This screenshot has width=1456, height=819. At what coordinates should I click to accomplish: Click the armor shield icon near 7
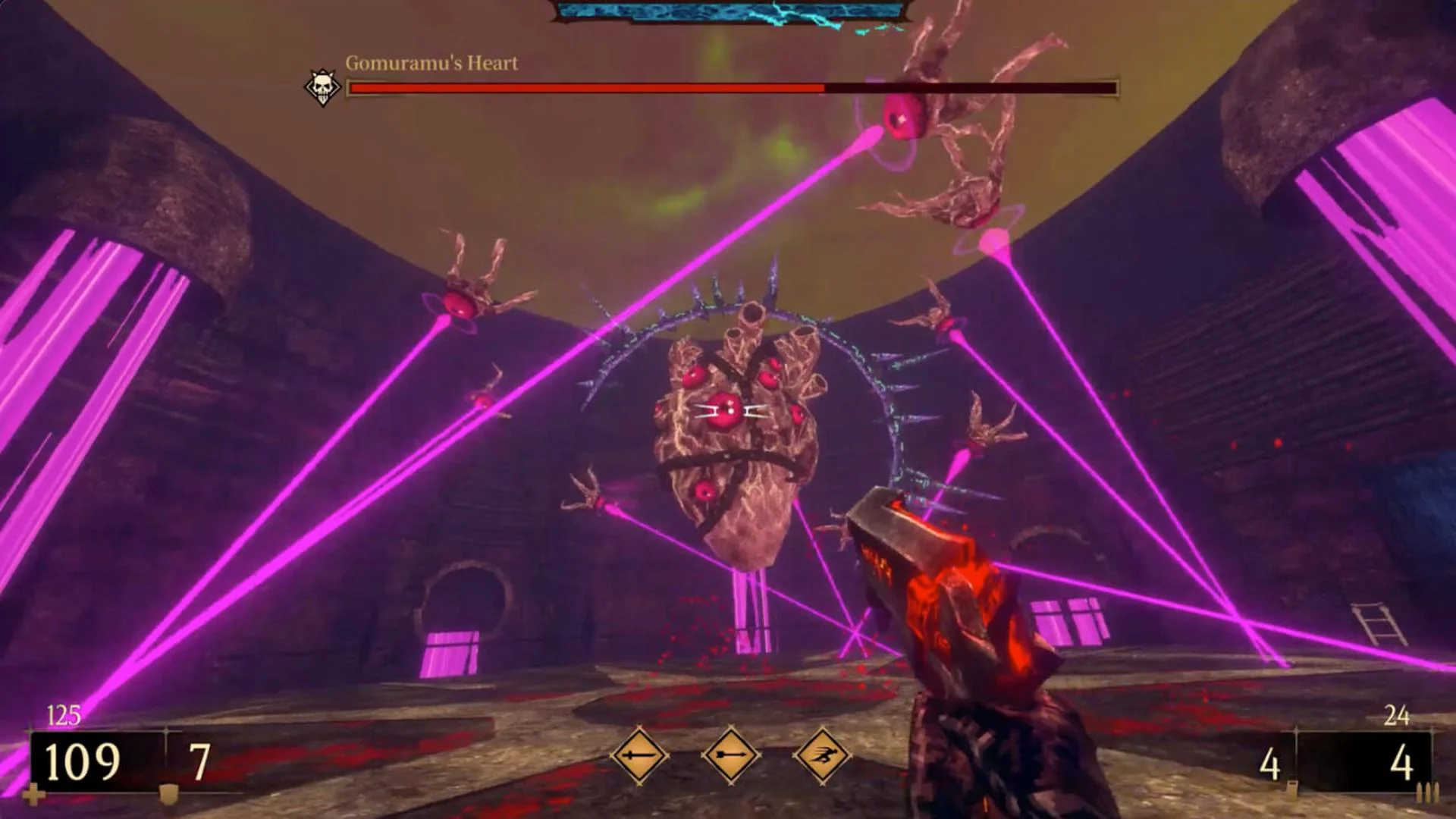click(x=168, y=793)
